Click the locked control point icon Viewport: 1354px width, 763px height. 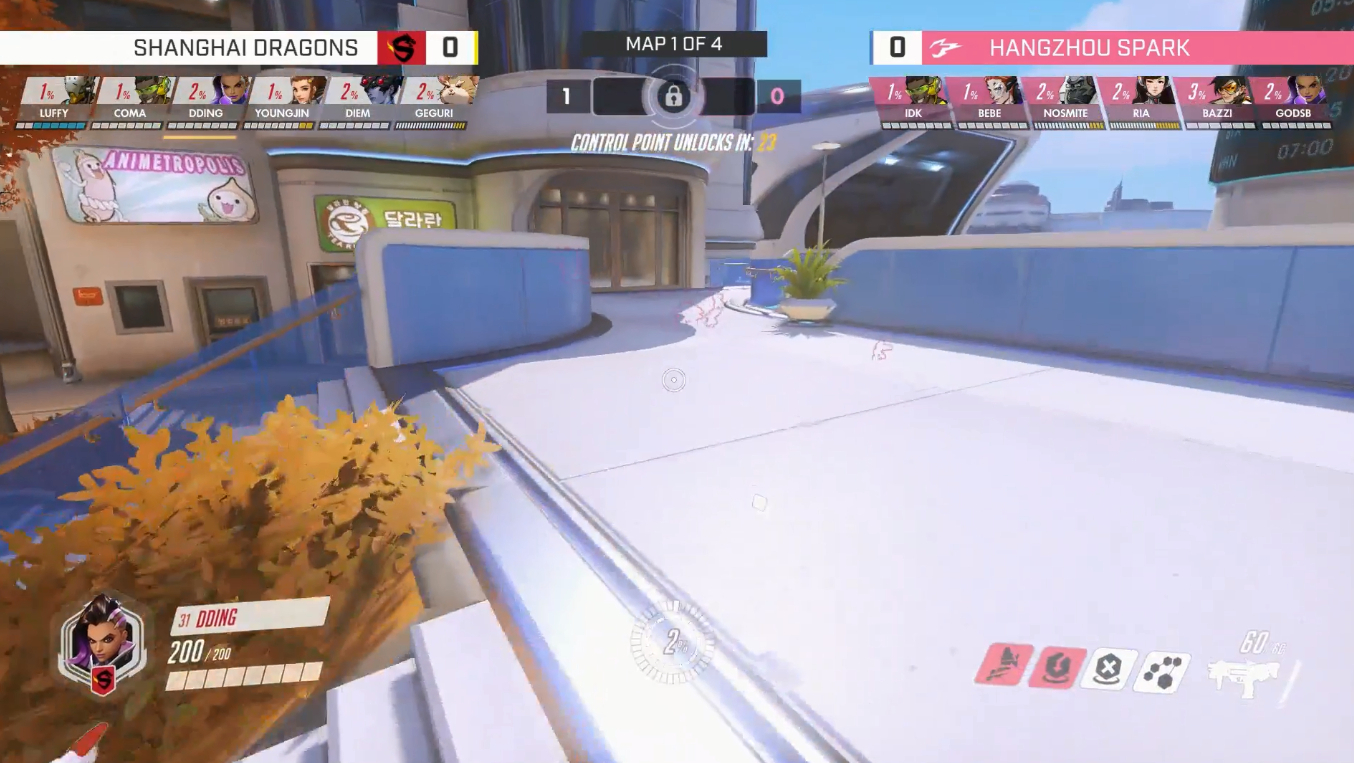point(673,97)
